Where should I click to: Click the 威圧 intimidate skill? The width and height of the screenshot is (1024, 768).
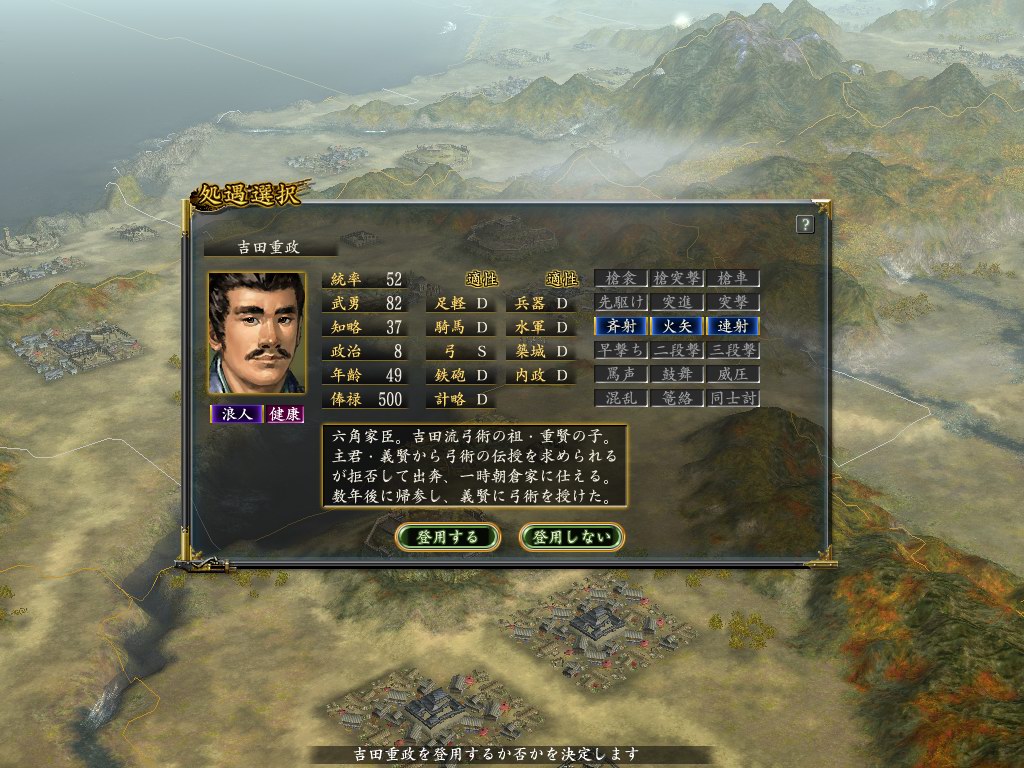click(x=733, y=374)
